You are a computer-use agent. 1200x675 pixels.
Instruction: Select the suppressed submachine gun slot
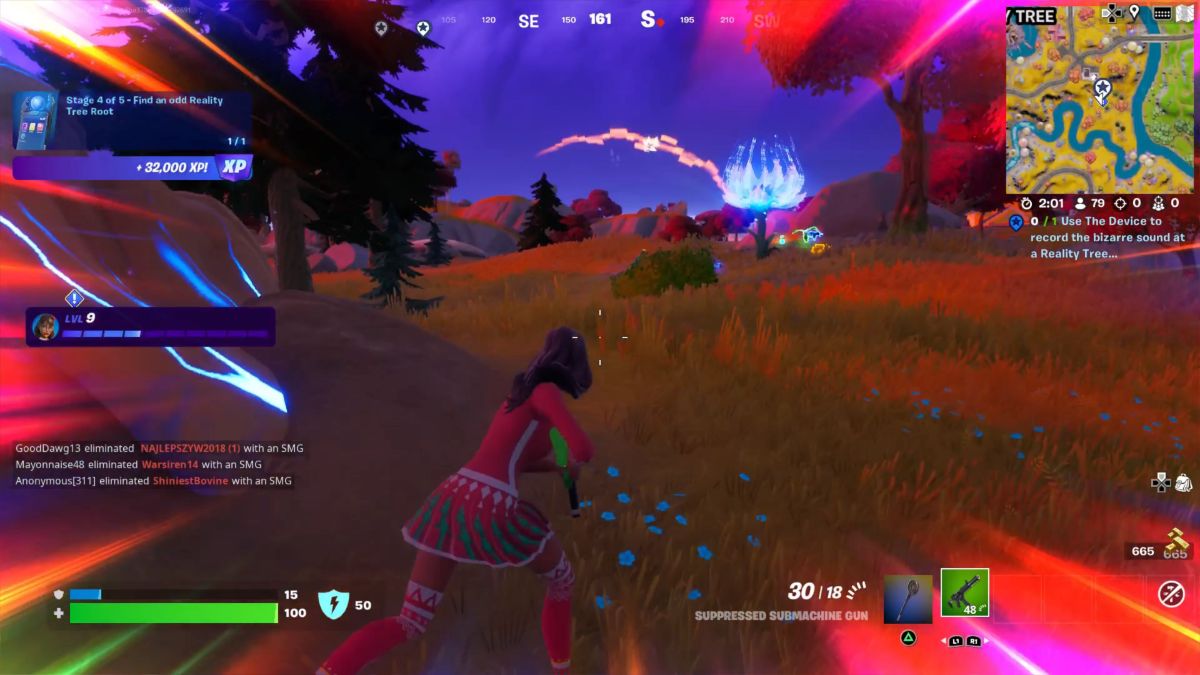click(x=964, y=593)
